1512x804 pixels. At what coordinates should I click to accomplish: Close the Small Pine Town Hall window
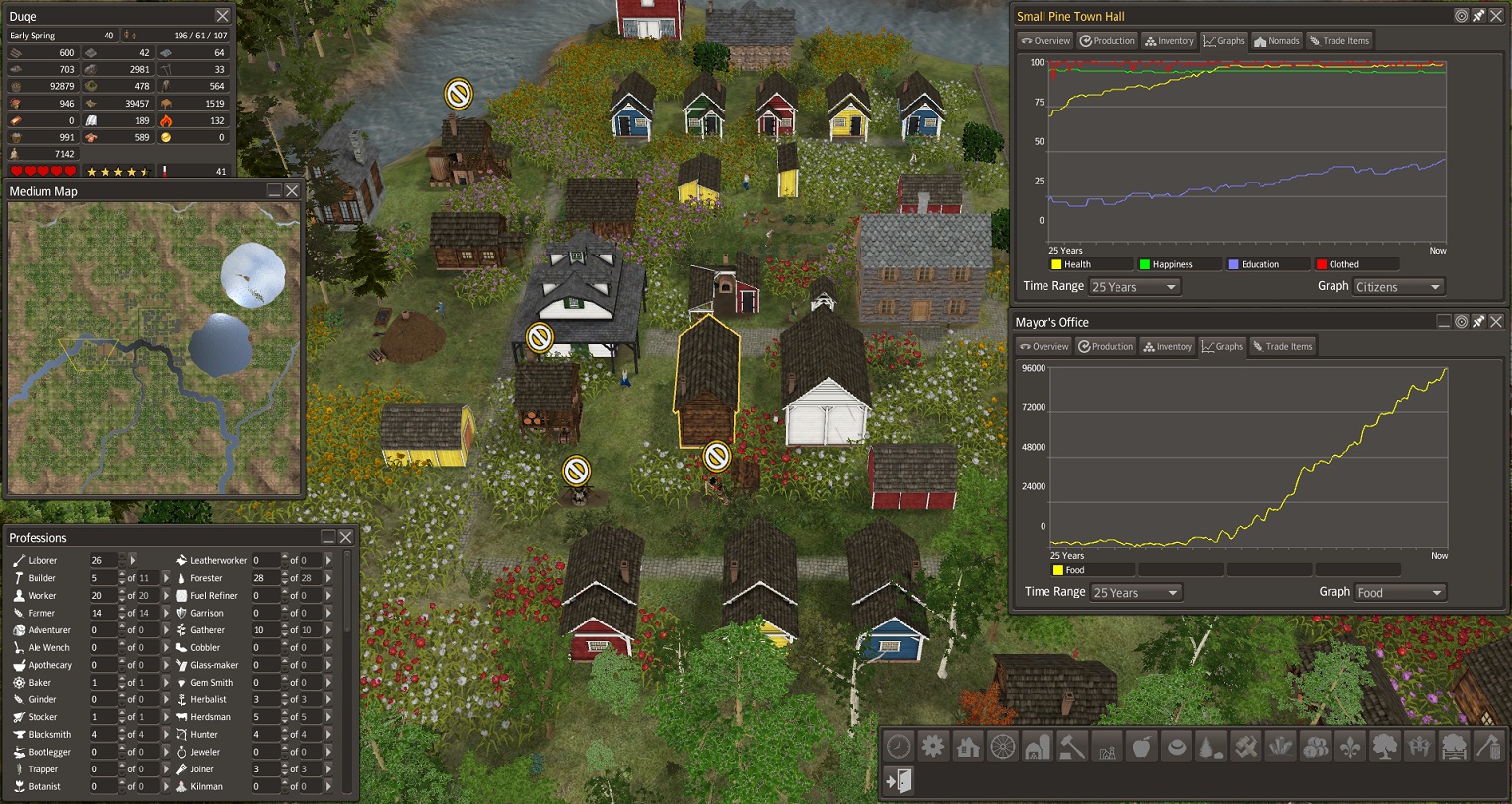(x=1496, y=16)
